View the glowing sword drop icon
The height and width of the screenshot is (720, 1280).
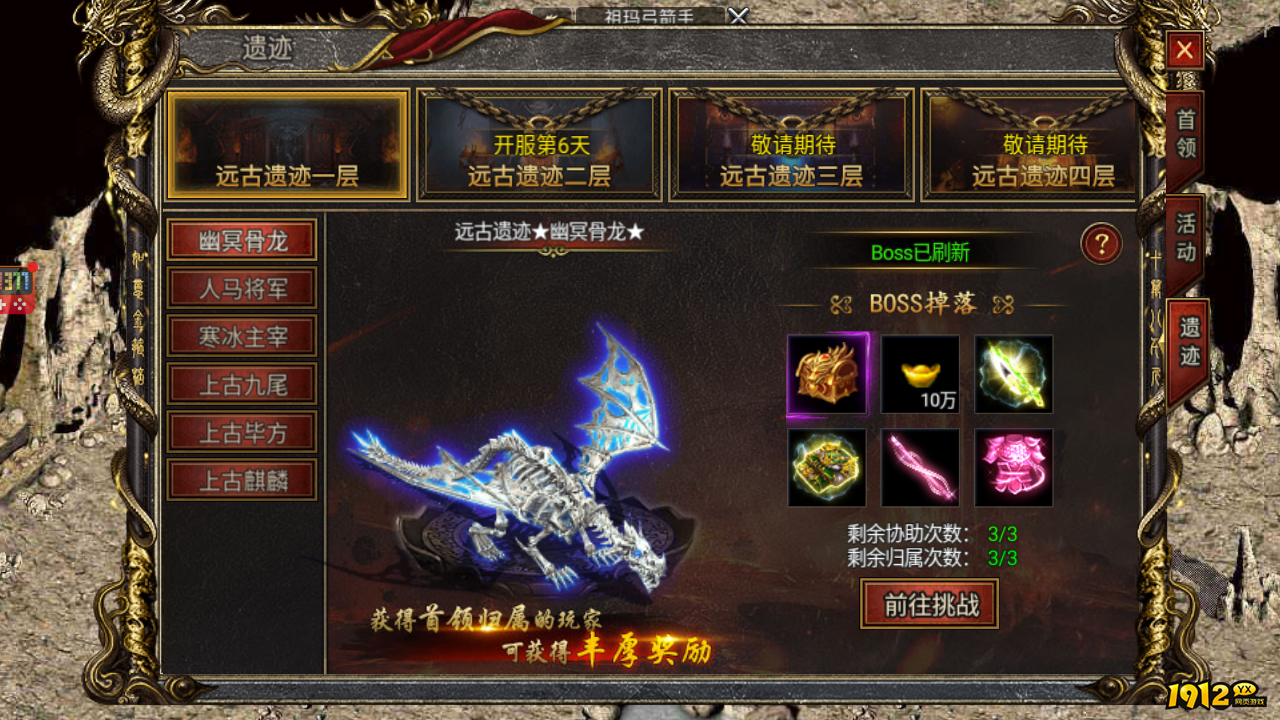1012,375
